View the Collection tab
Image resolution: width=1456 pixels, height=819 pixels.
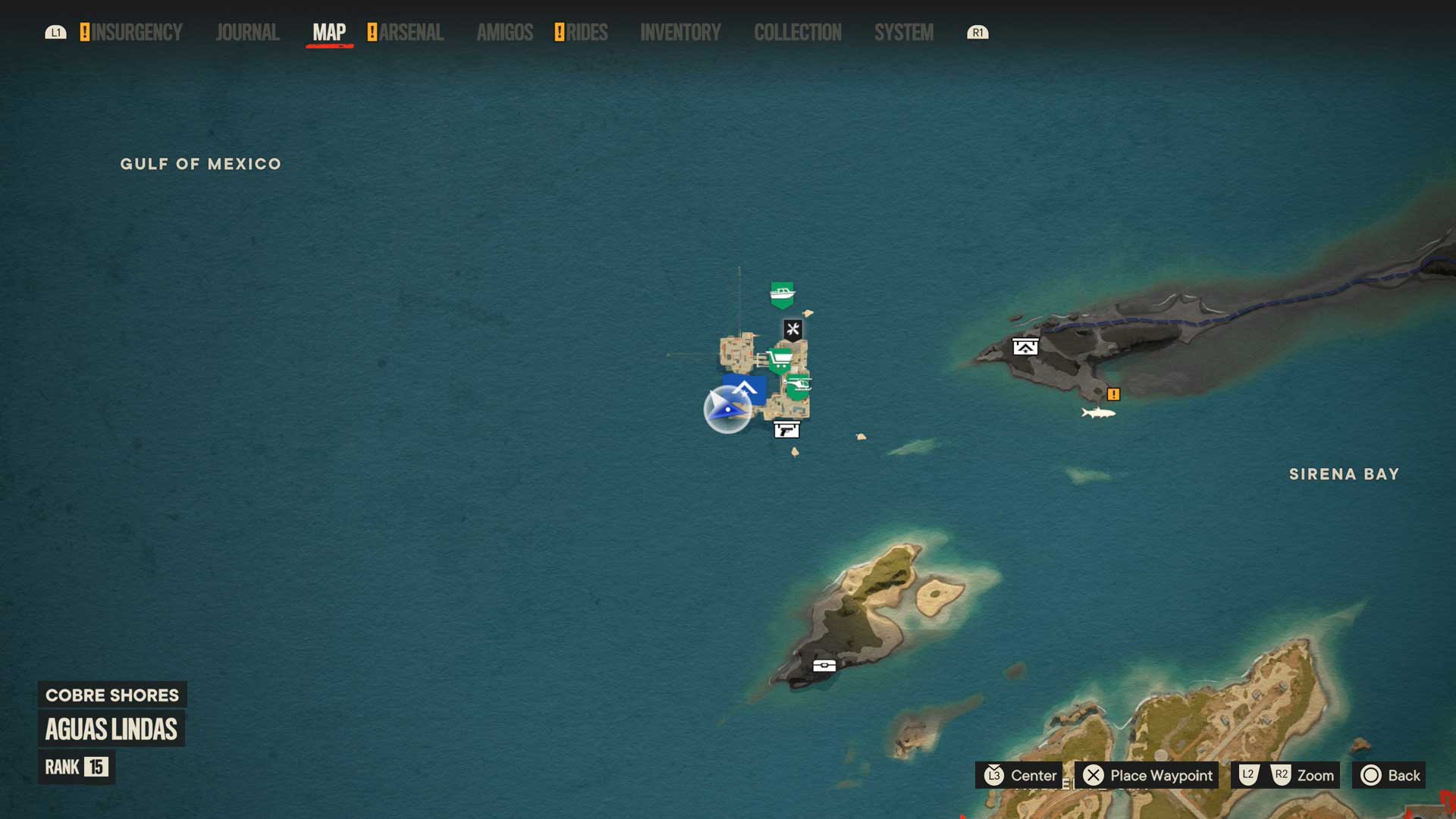coord(797,33)
